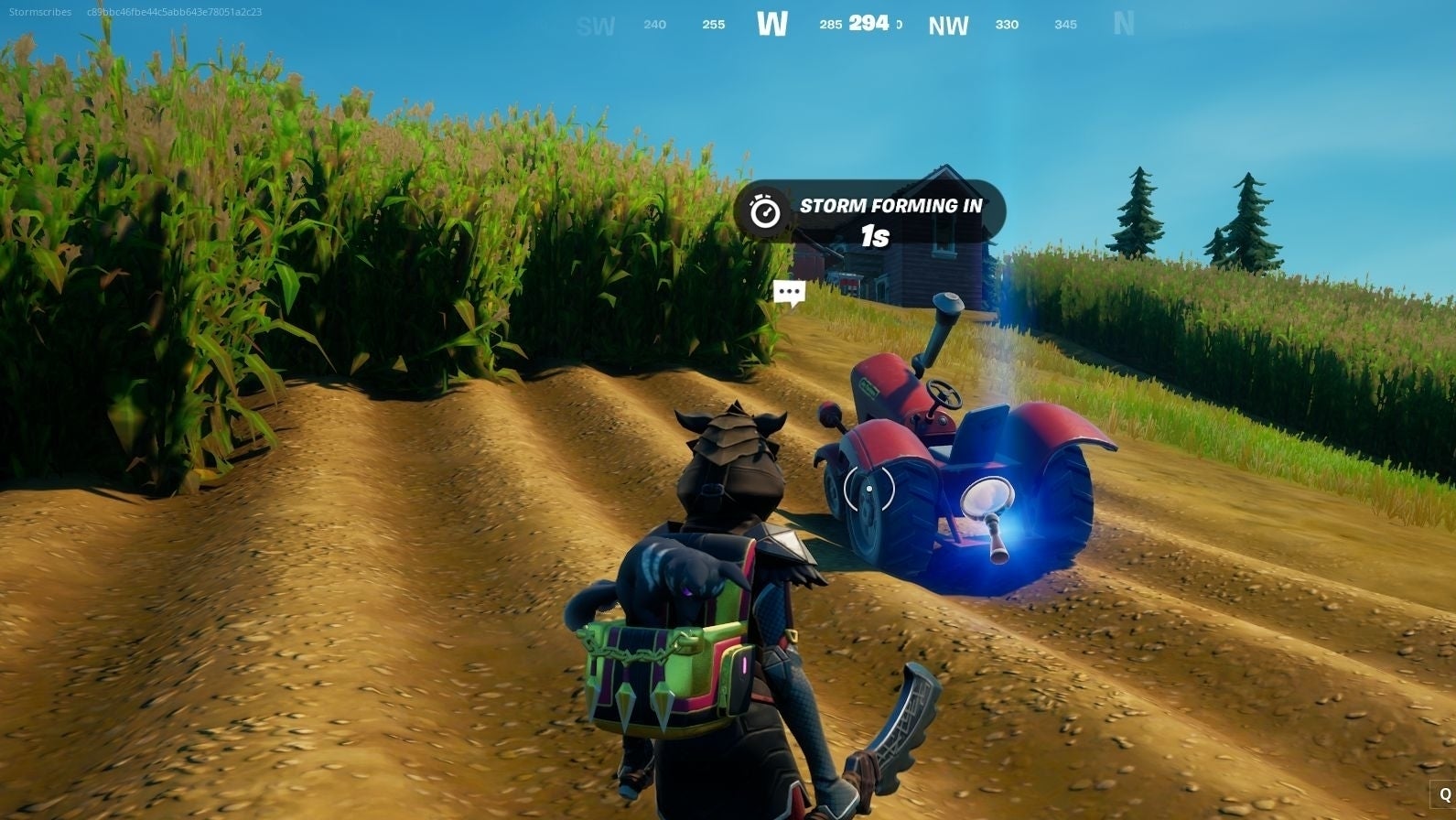Click the 345 bearing on compass
The width and height of the screenshot is (1456, 820).
[x=1064, y=27]
